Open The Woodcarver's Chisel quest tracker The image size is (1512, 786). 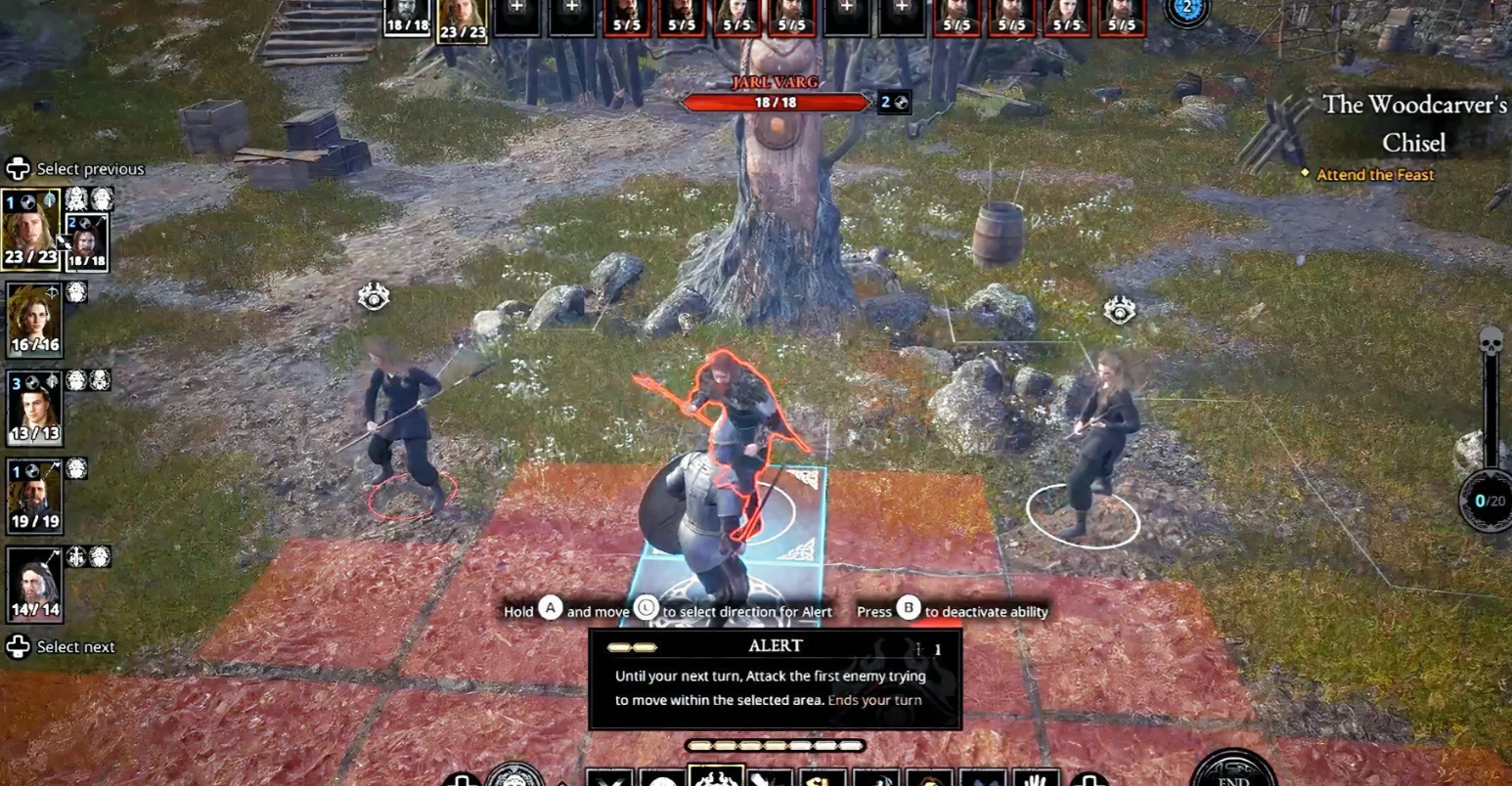[1413, 122]
